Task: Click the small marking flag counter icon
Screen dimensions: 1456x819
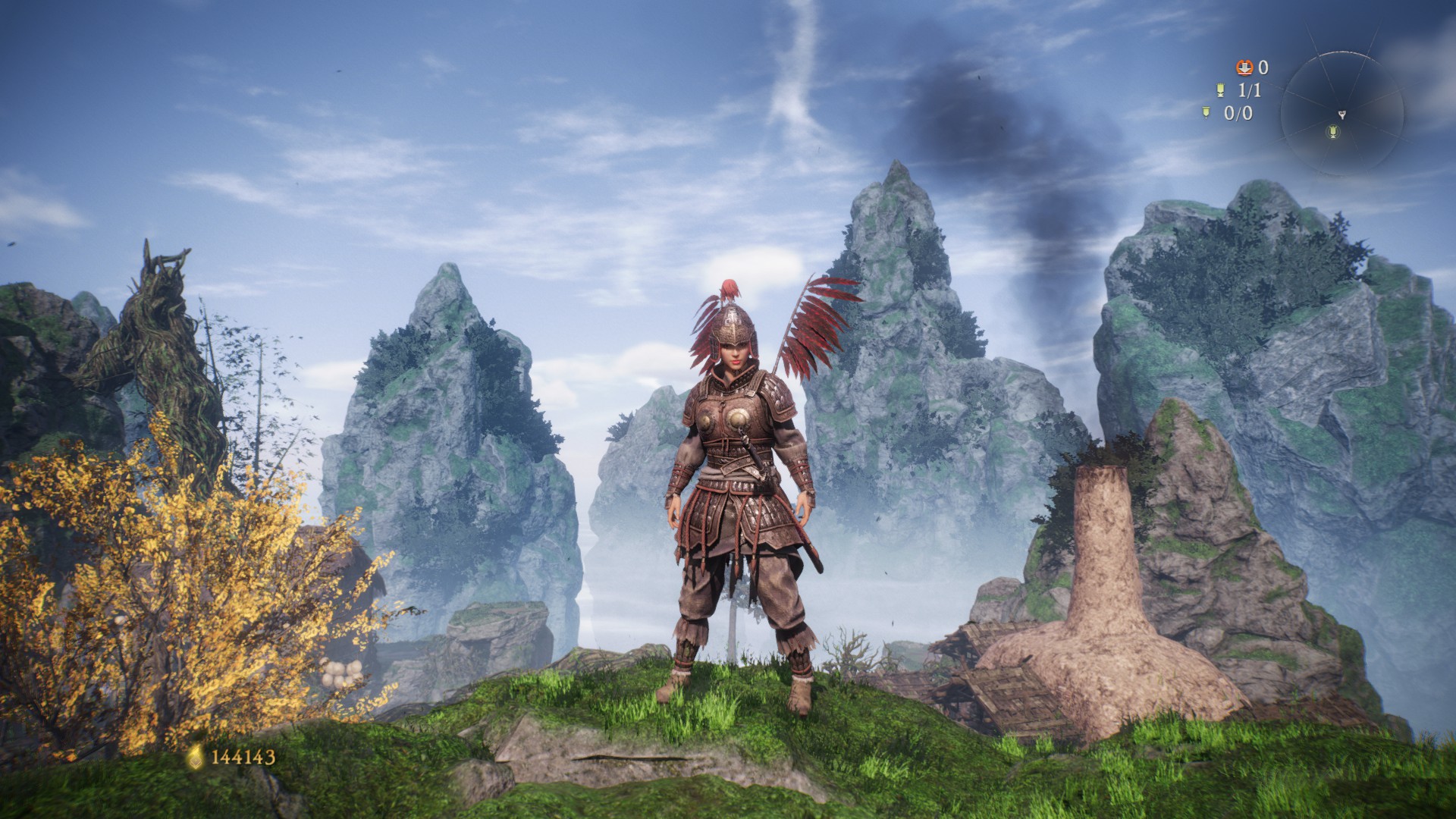Action: click(x=1206, y=113)
